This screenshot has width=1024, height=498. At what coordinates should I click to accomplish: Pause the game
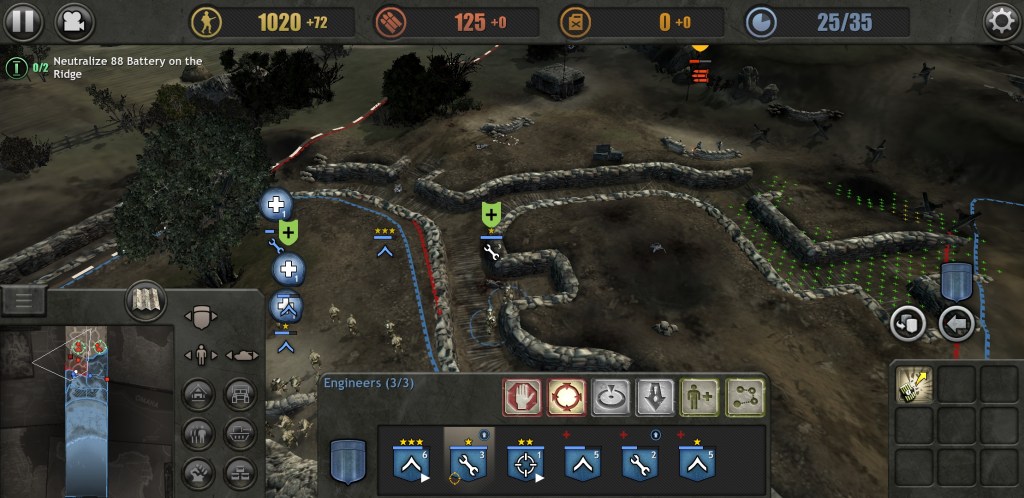coord(25,20)
